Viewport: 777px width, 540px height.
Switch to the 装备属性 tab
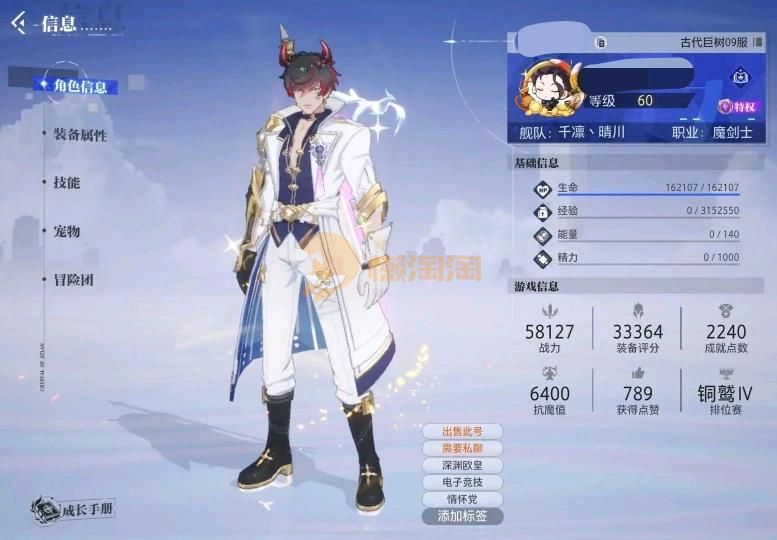pyautogui.click(x=79, y=135)
